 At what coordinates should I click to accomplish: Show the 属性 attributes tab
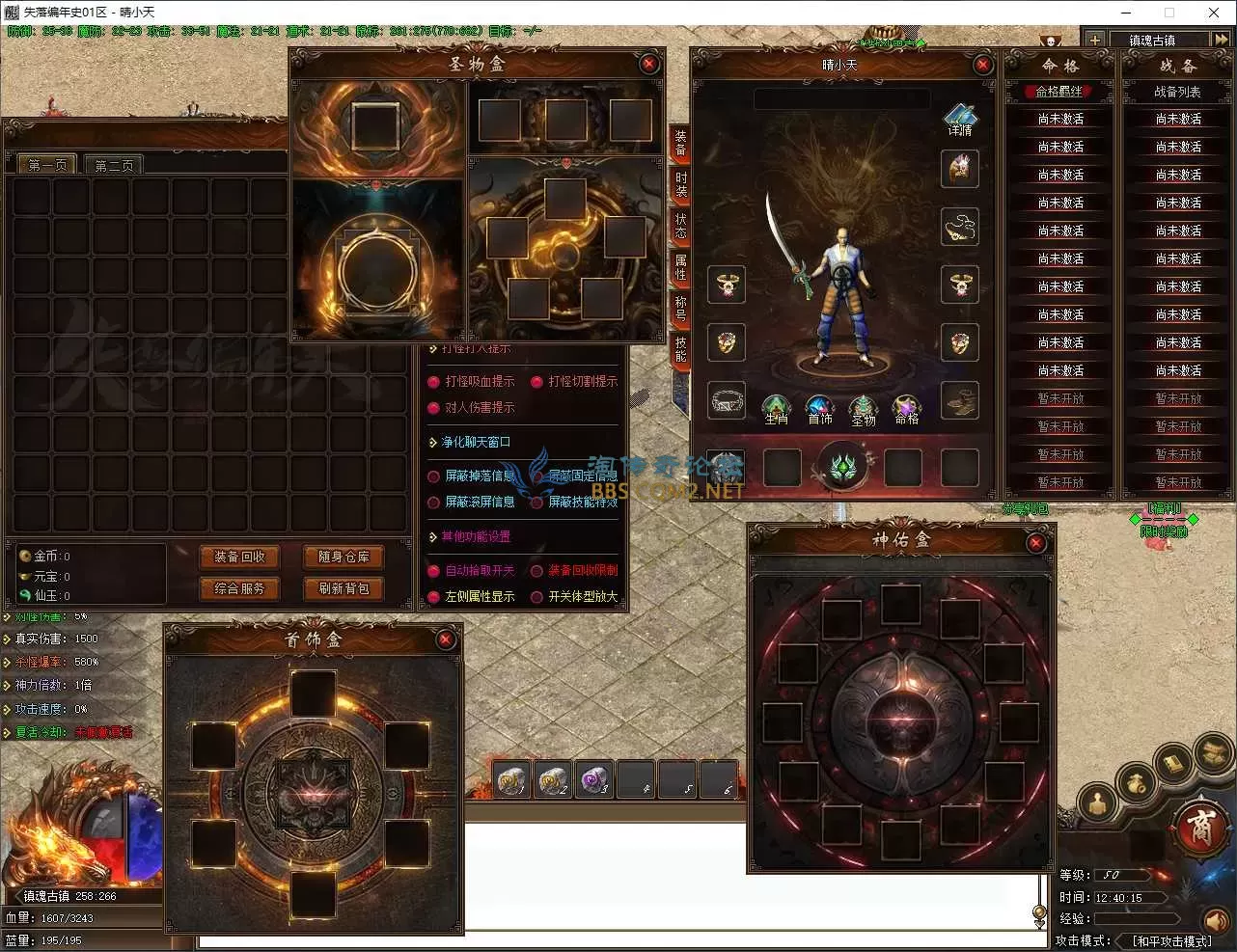pyautogui.click(x=680, y=266)
